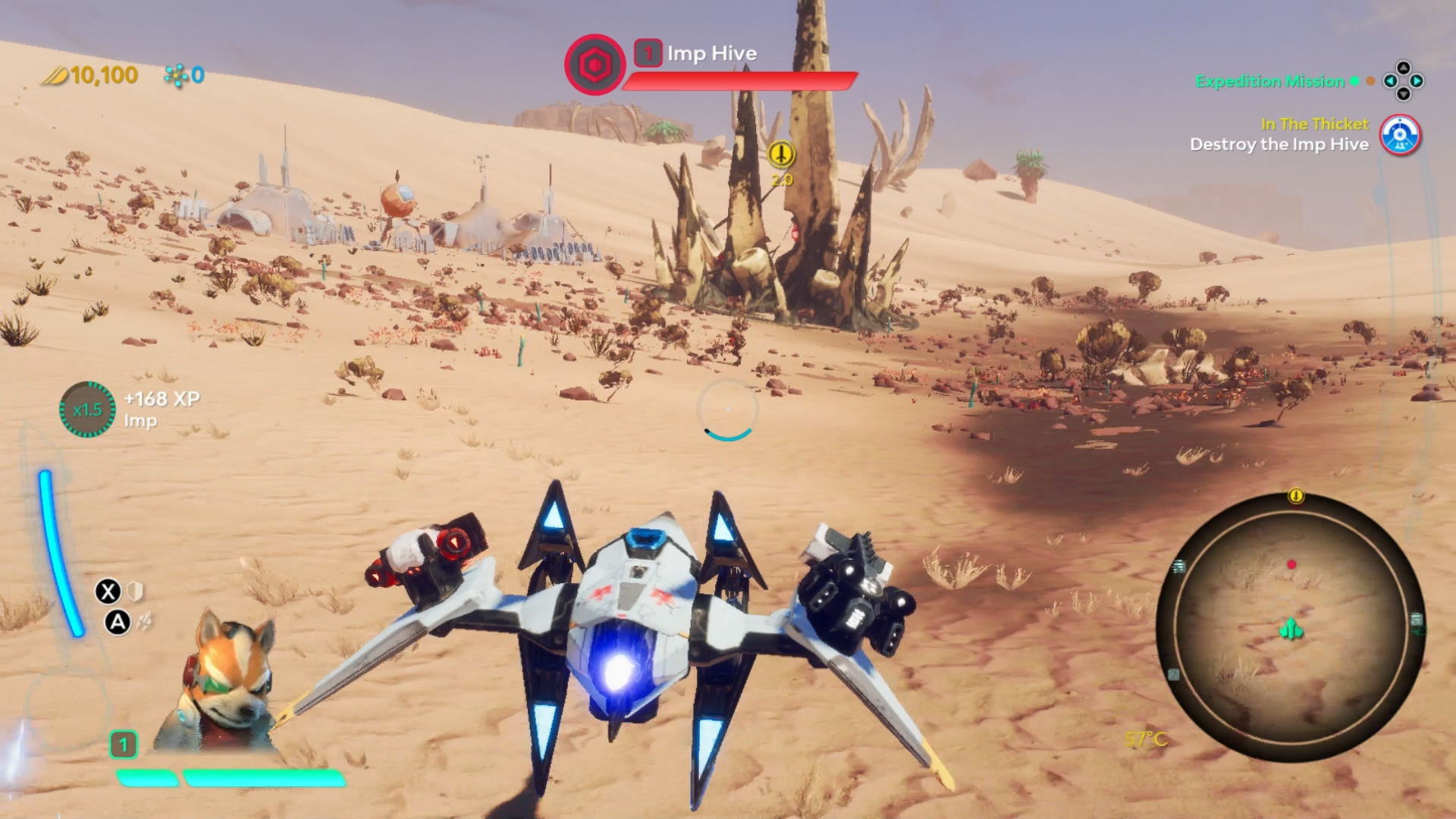Select the yellow marker on the minimap rim
The width and height of the screenshot is (1456, 819).
click(x=1296, y=496)
